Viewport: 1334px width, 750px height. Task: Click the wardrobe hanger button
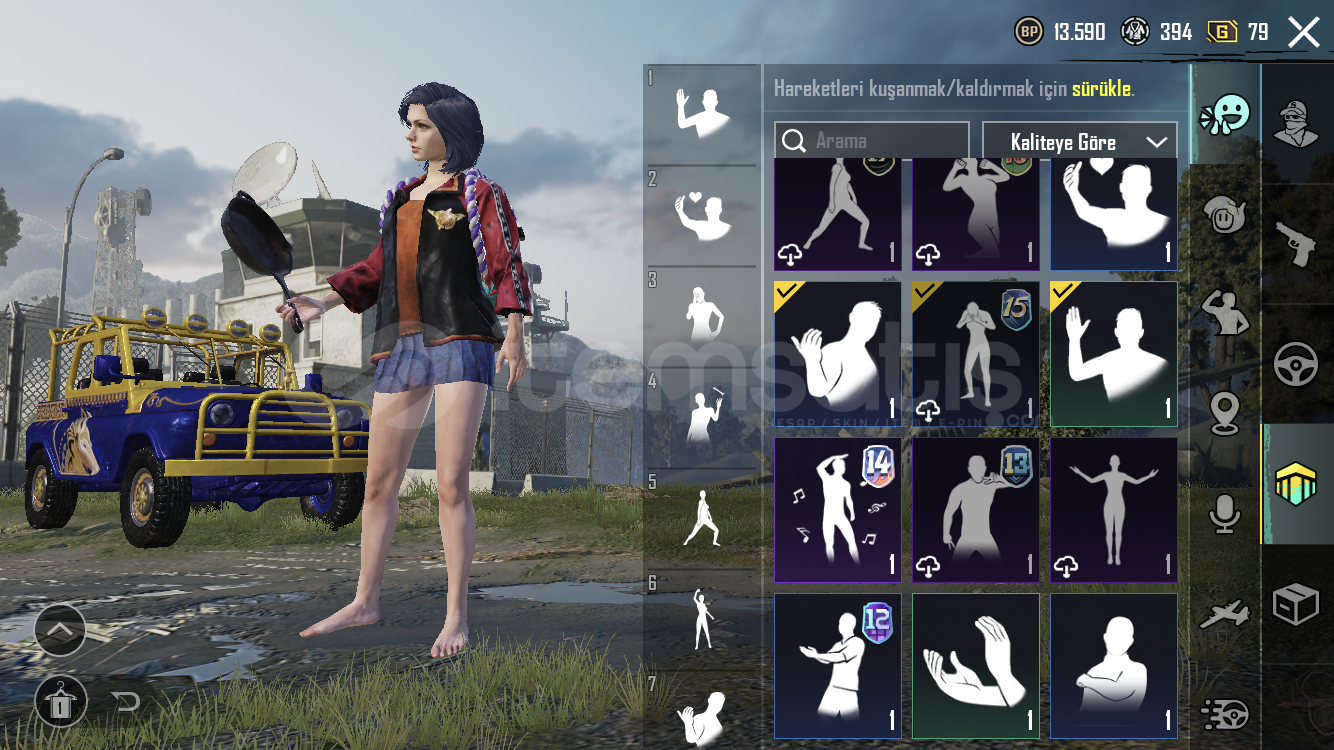(x=60, y=701)
